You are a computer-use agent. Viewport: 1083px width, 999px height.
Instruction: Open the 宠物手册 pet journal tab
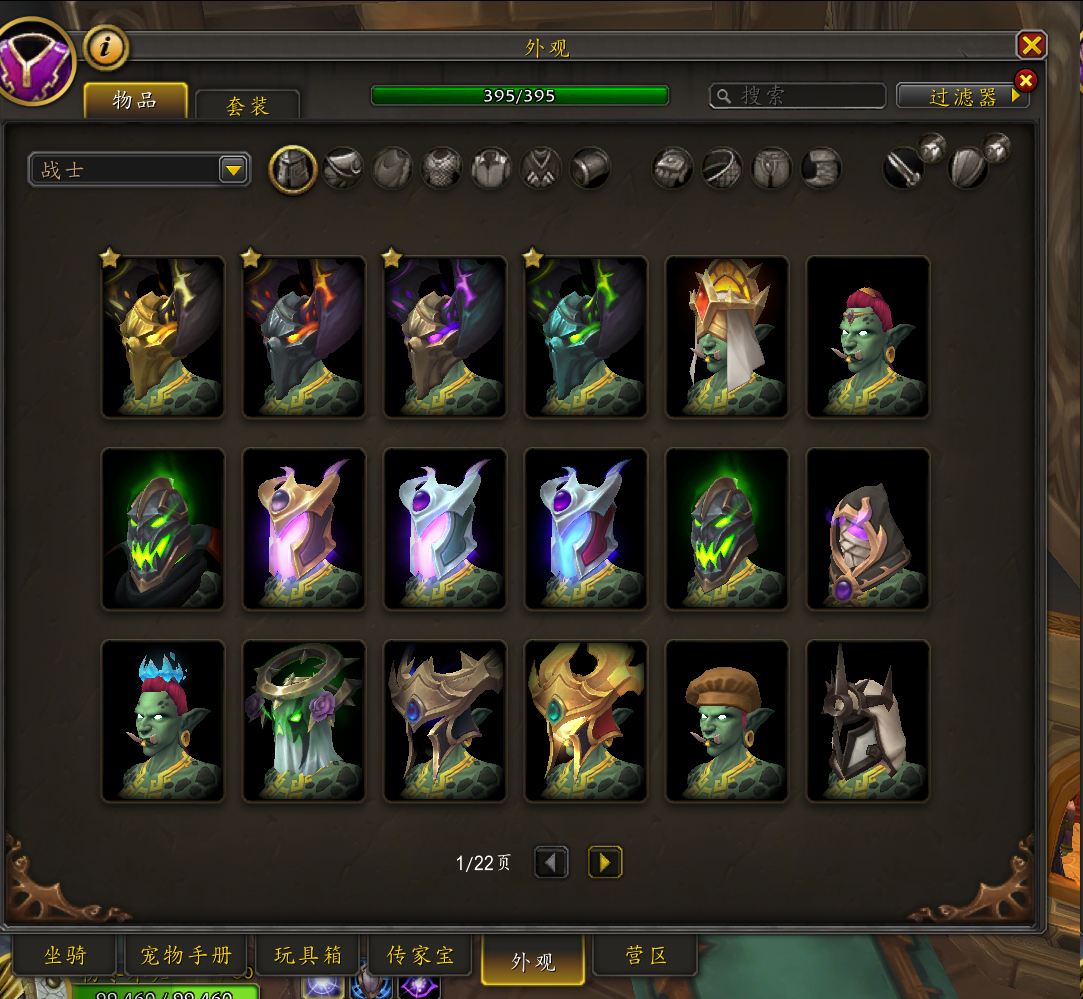point(186,956)
